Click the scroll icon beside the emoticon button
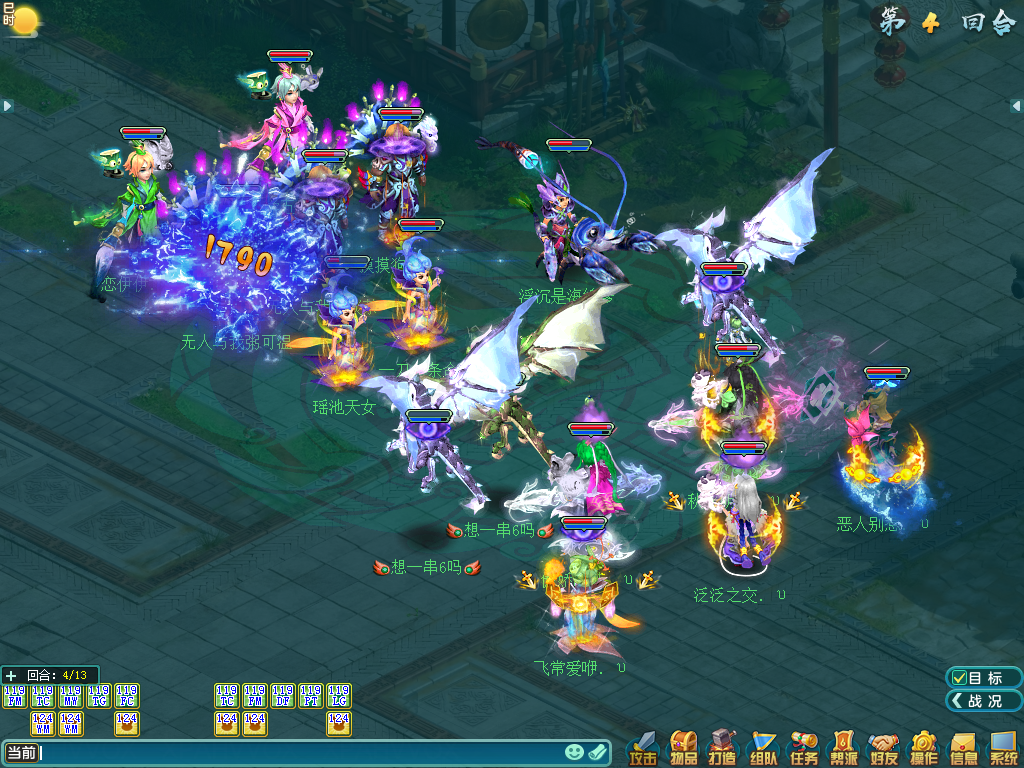Image resolution: width=1024 pixels, height=768 pixels. [597, 752]
